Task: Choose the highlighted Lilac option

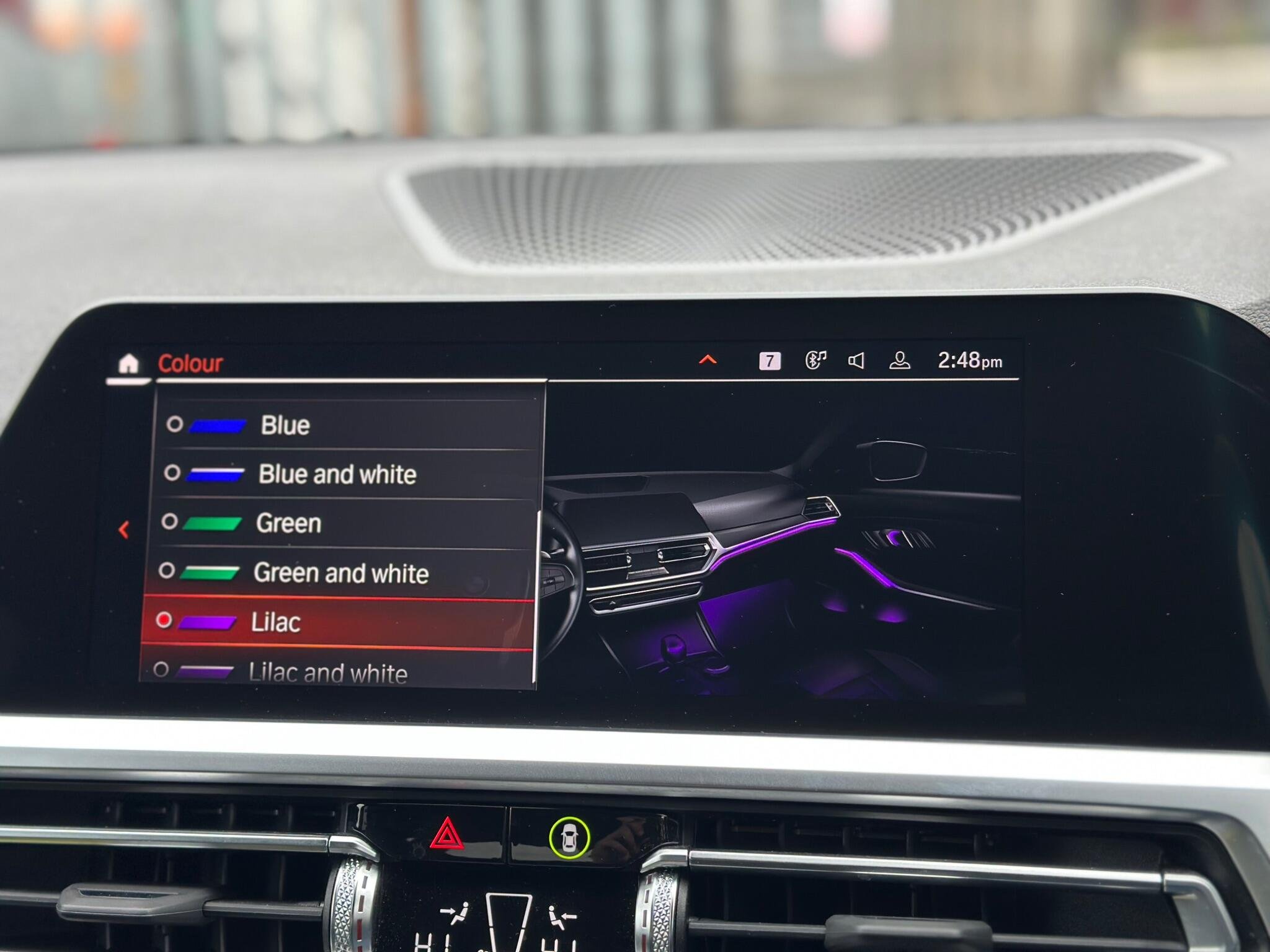Action: point(276,622)
